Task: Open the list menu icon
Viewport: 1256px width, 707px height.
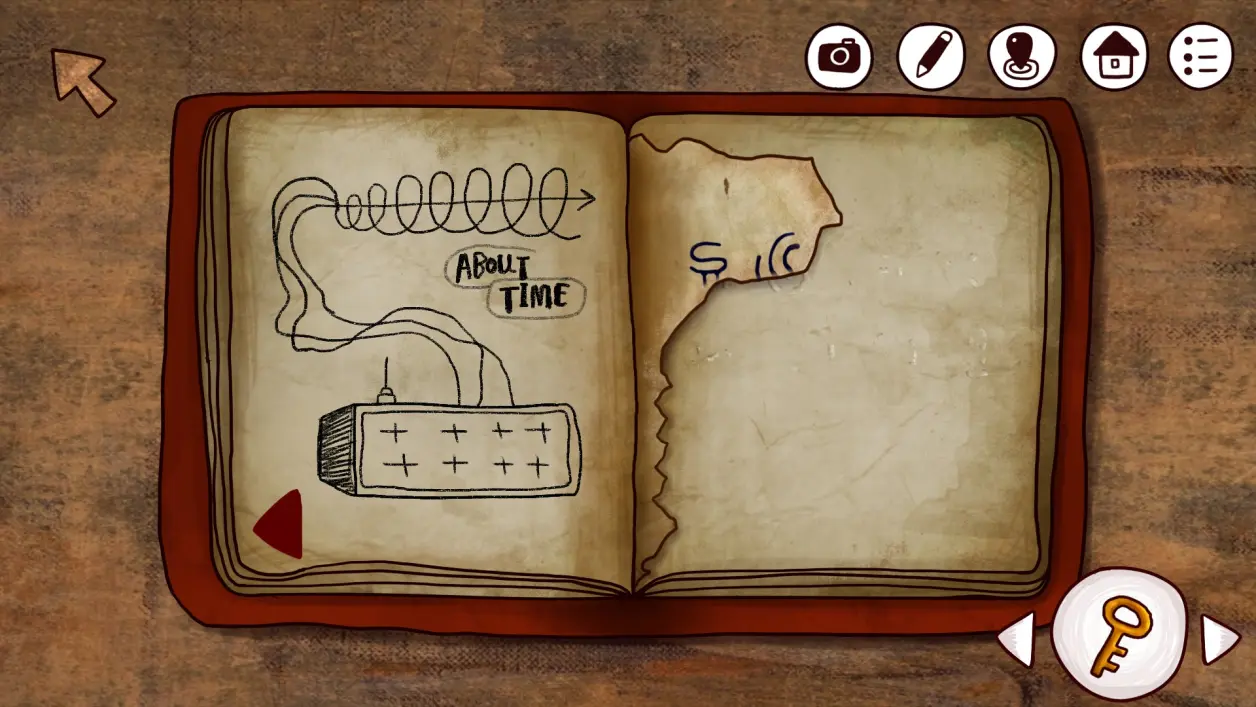Action: pos(1200,56)
